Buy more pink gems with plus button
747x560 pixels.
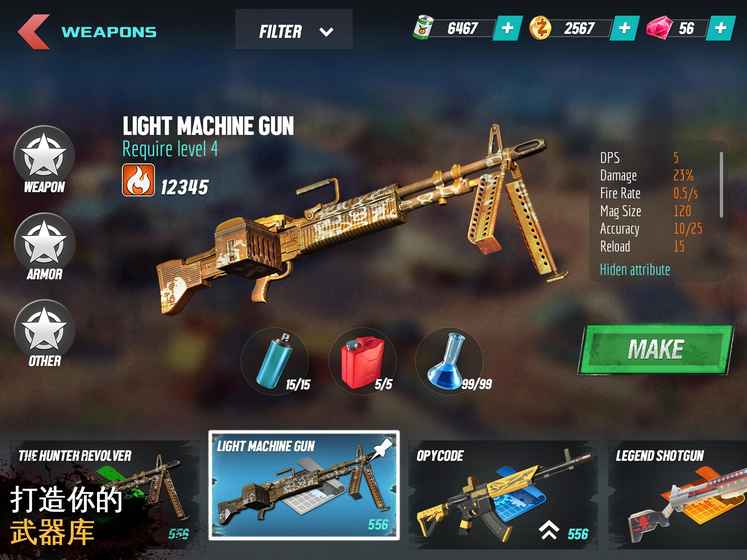[x=720, y=28]
